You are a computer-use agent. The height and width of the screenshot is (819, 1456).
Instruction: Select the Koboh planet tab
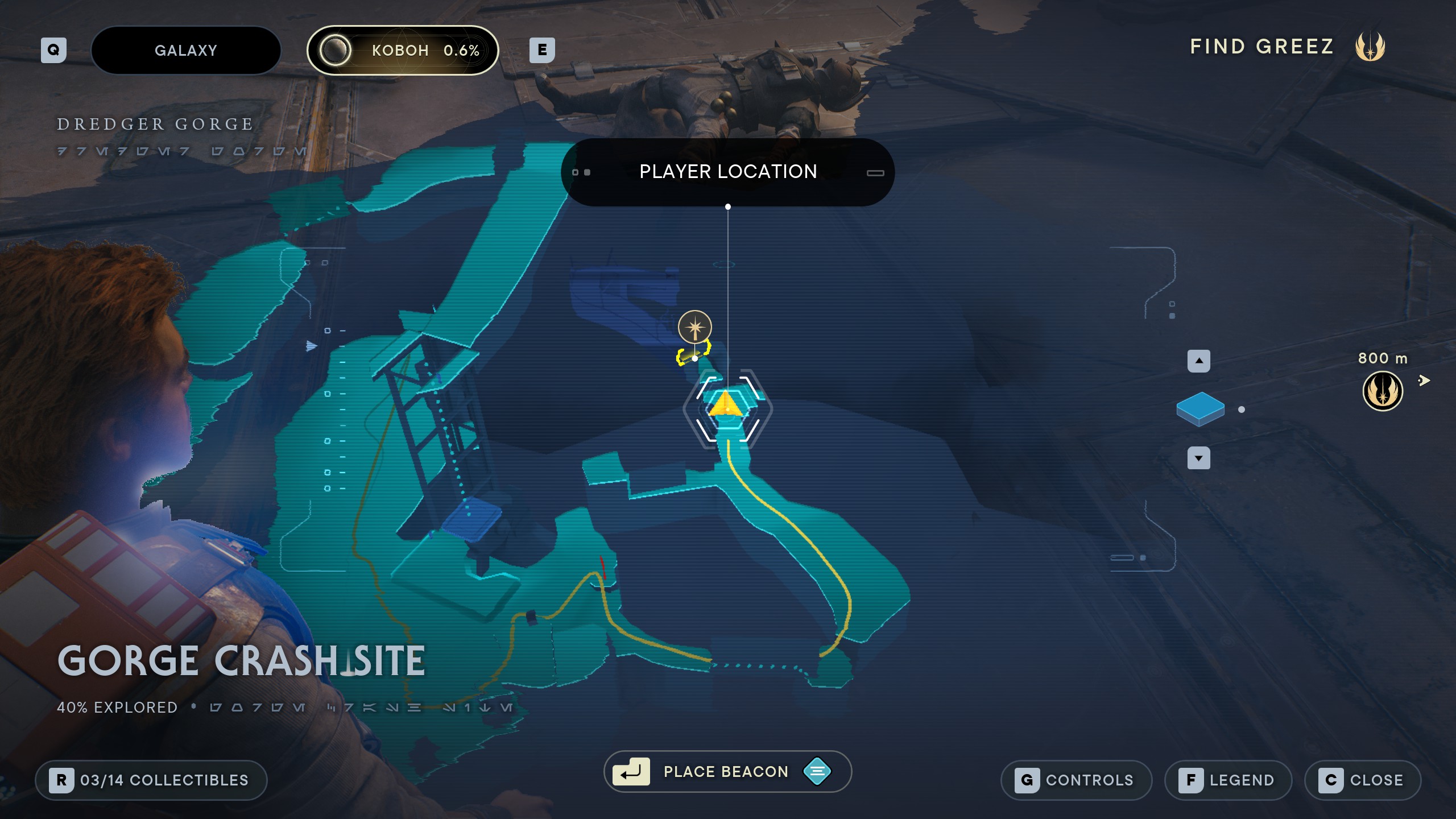[x=403, y=51]
